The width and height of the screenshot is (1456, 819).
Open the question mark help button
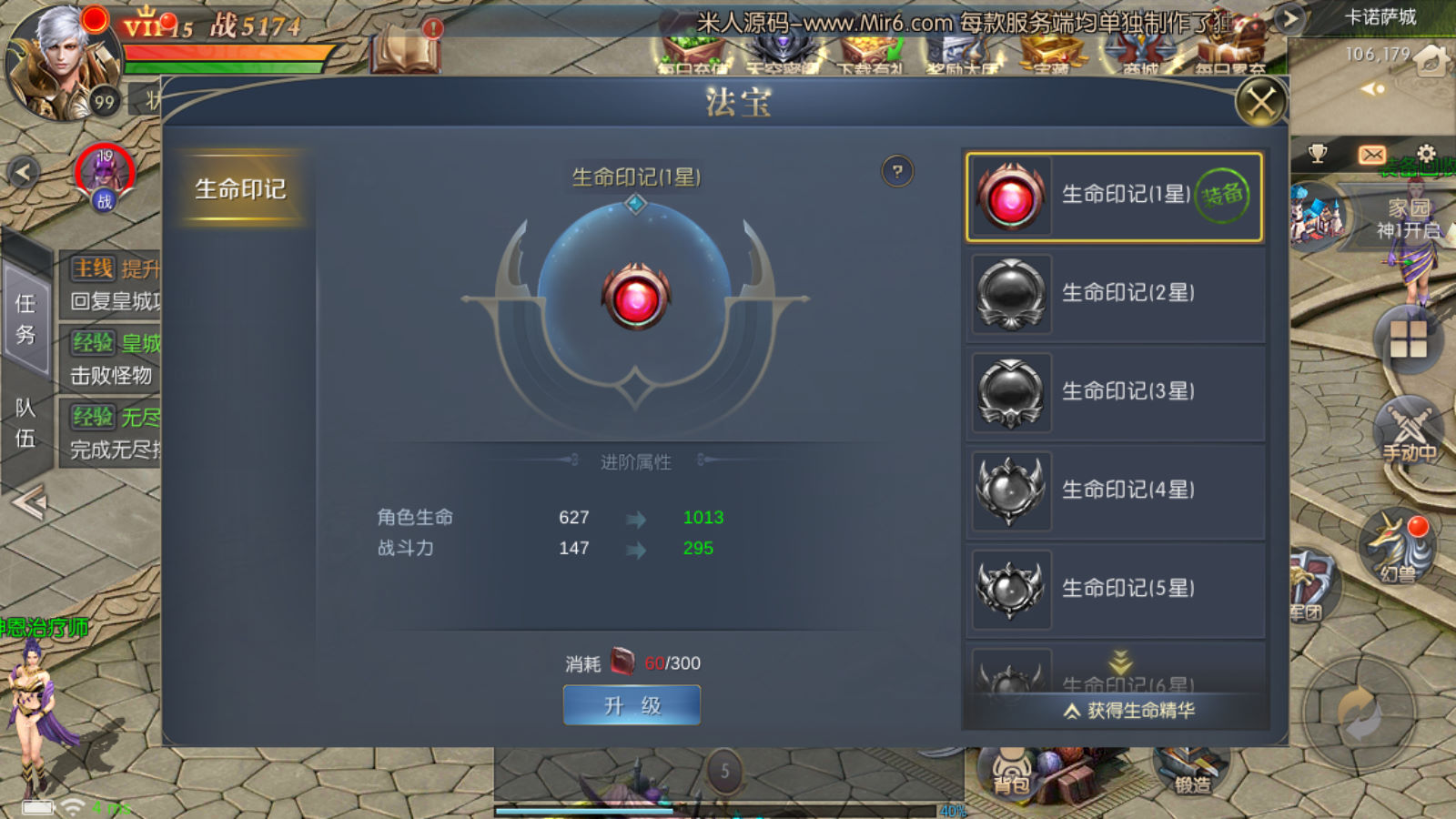pyautogui.click(x=897, y=171)
